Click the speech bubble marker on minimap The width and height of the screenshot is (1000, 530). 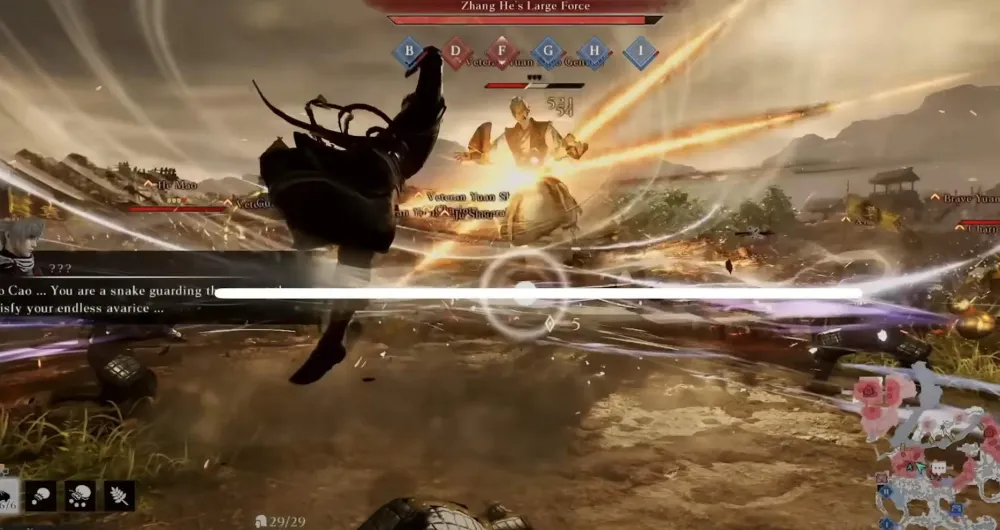click(938, 468)
